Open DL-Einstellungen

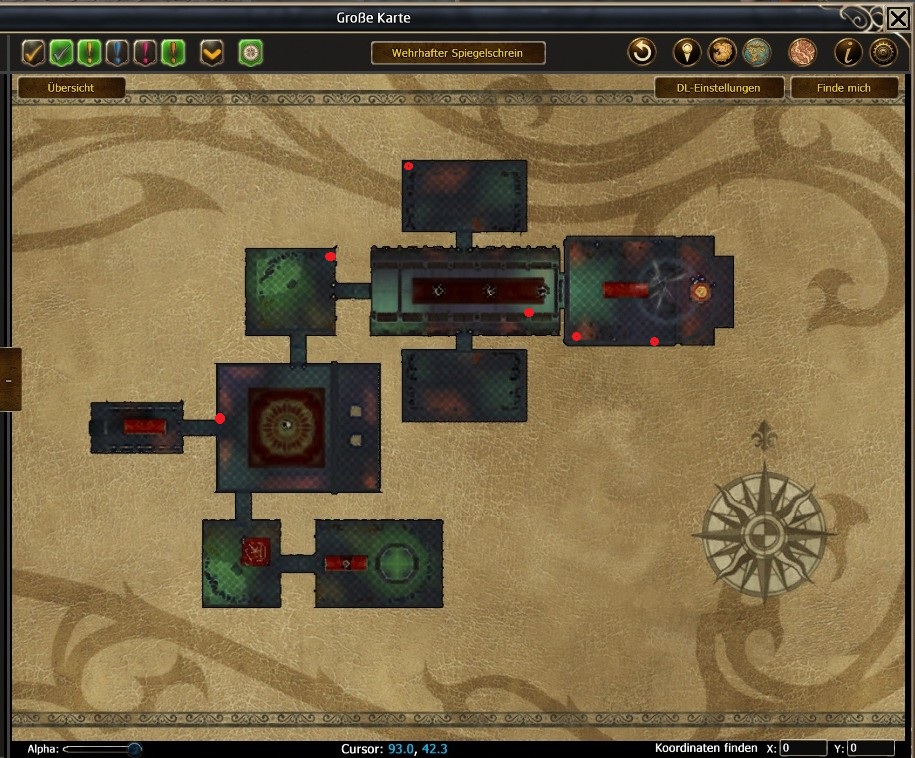point(718,88)
